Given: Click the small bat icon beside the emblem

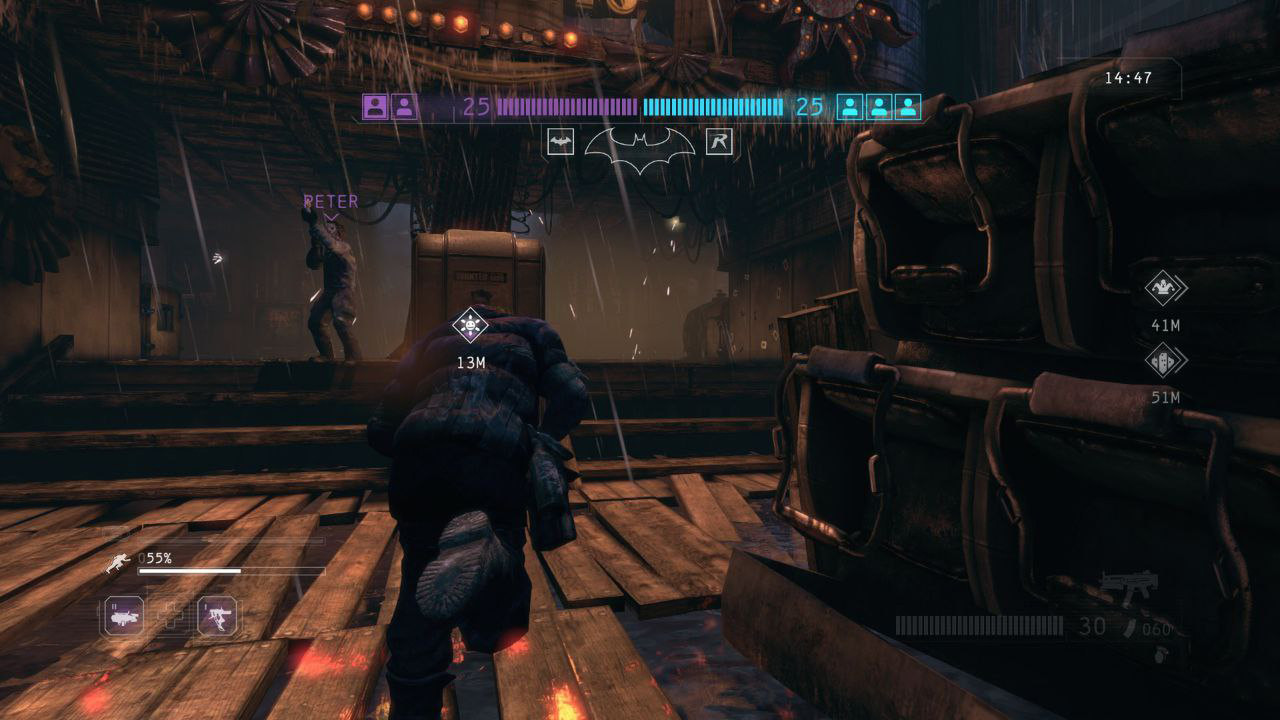Looking at the screenshot, I should click(x=560, y=142).
